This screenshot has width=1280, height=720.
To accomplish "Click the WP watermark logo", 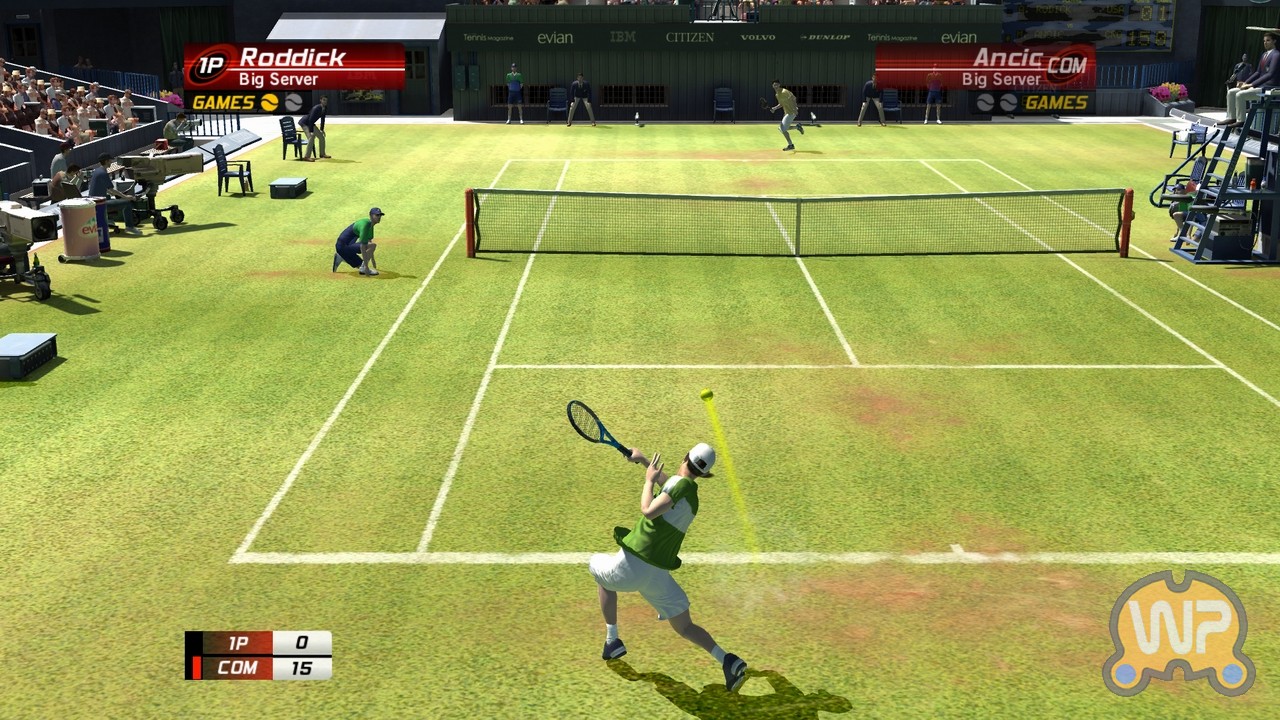I will tap(1179, 632).
